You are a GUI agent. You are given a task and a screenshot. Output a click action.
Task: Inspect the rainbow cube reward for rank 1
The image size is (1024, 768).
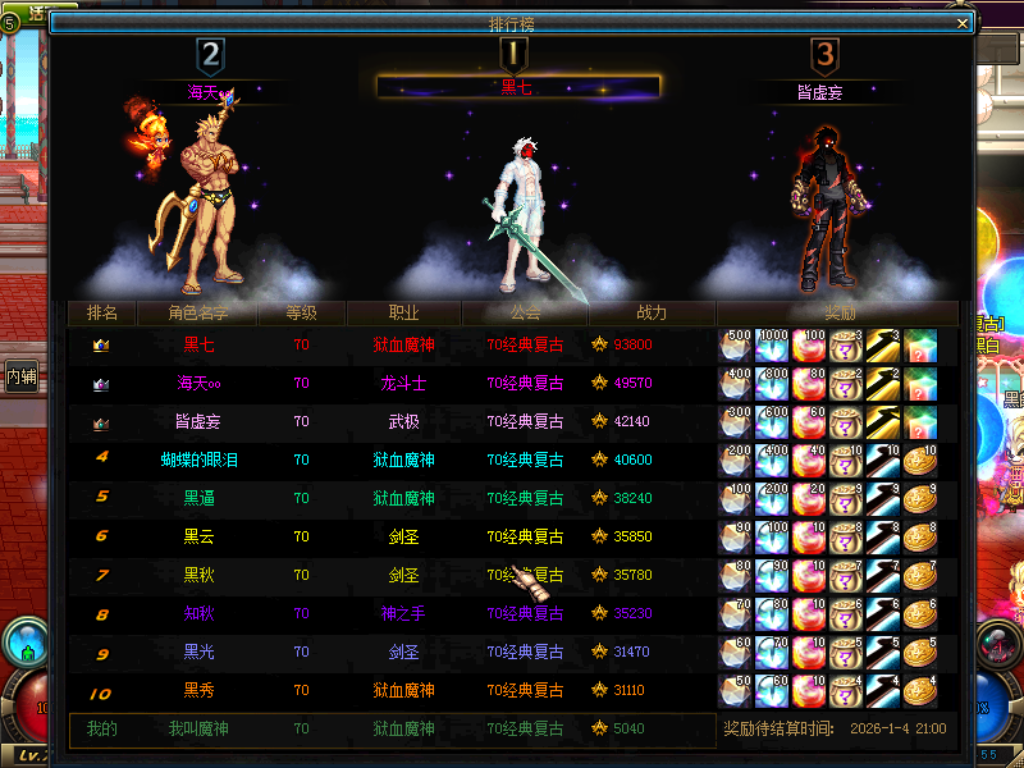(x=920, y=345)
